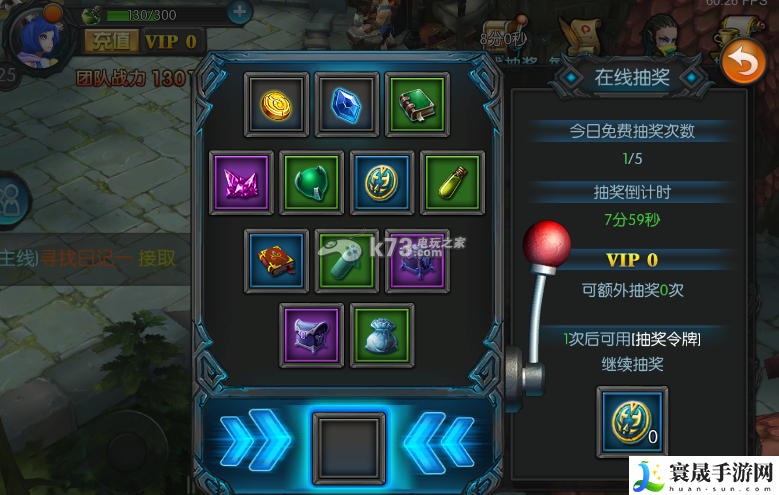779x495 pixels.
Task: Select the purple crystal cluster prize
Action: (241, 182)
